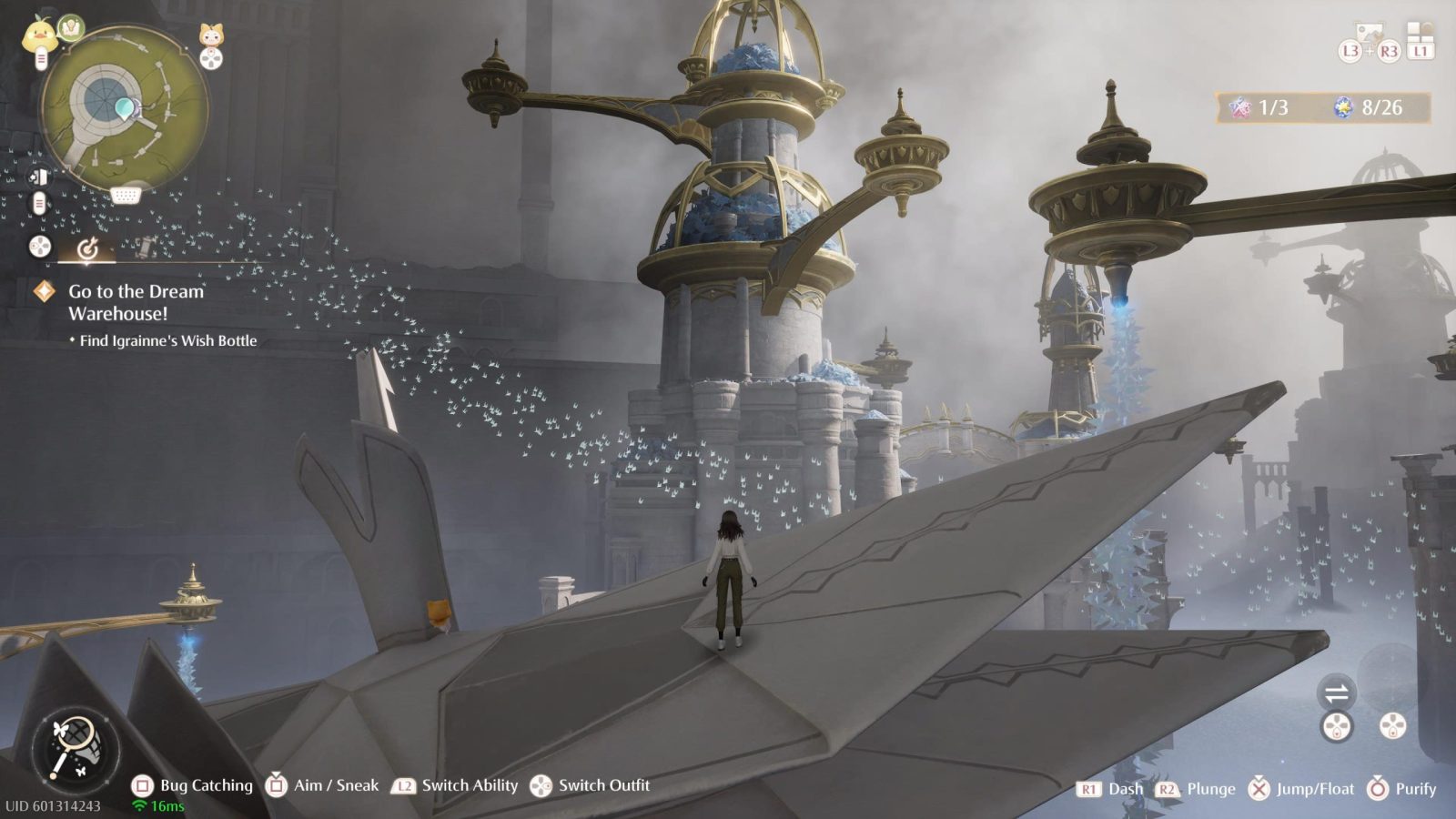Click the swap arrows ability switch icon
Image resolution: width=1456 pixels, height=819 pixels.
click(1336, 694)
